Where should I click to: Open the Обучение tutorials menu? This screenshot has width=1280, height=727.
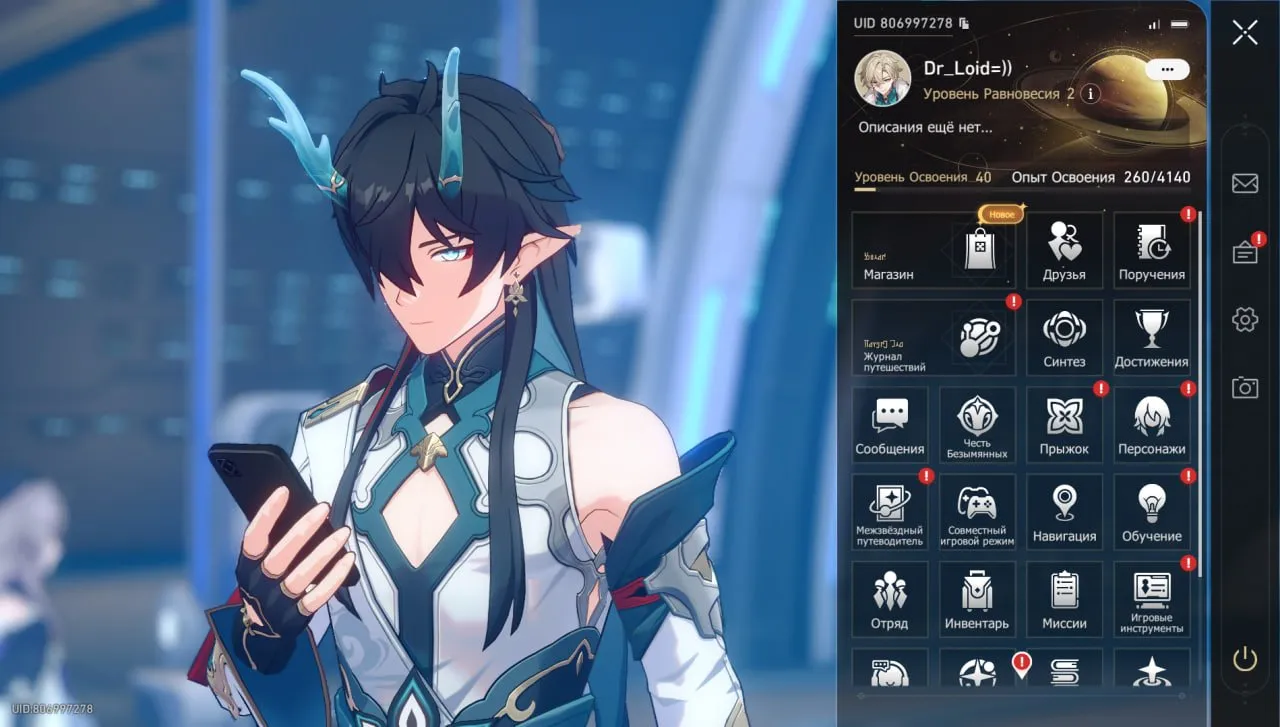click(x=1152, y=512)
